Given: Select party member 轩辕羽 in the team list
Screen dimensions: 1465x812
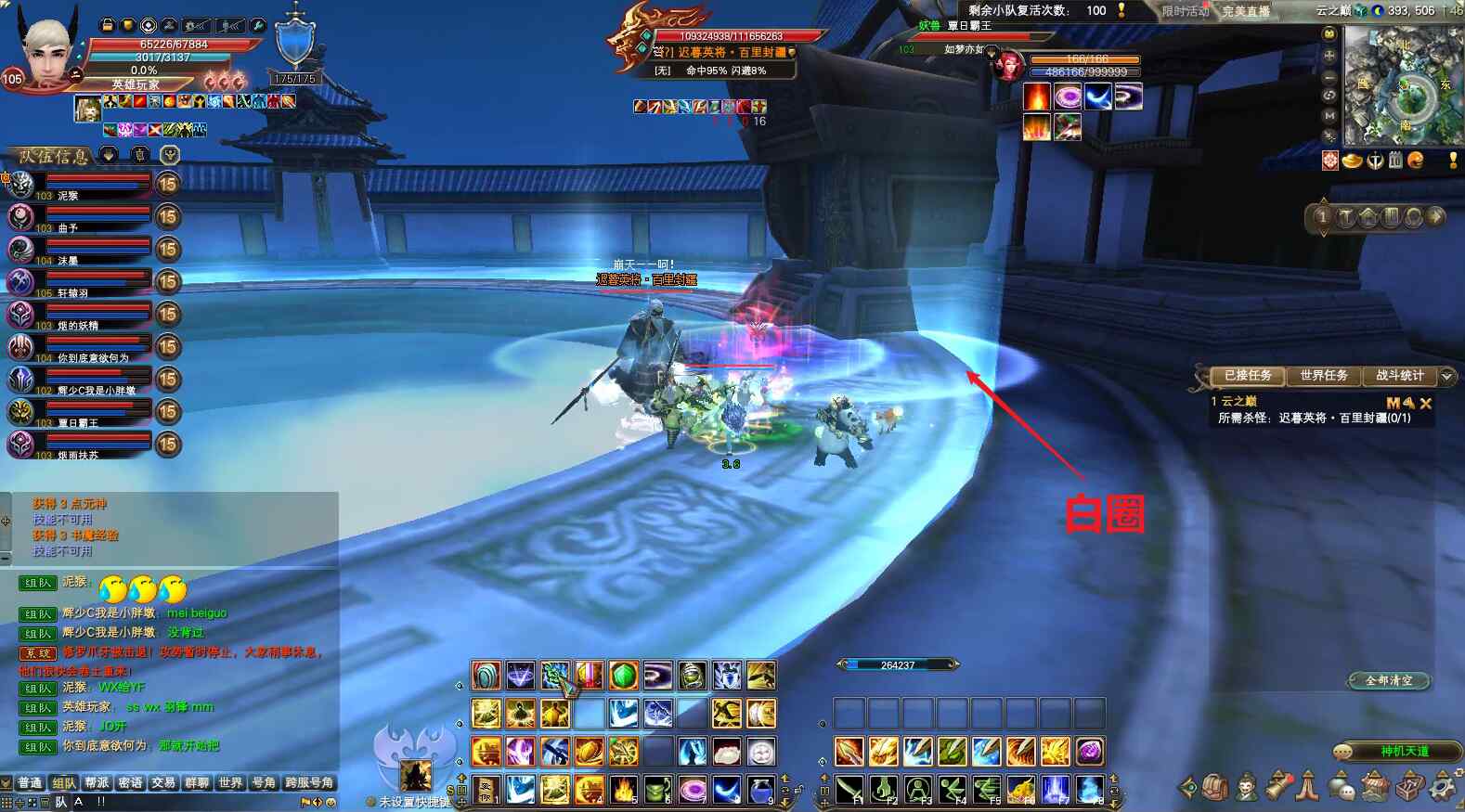Looking at the screenshot, I should 79,282.
